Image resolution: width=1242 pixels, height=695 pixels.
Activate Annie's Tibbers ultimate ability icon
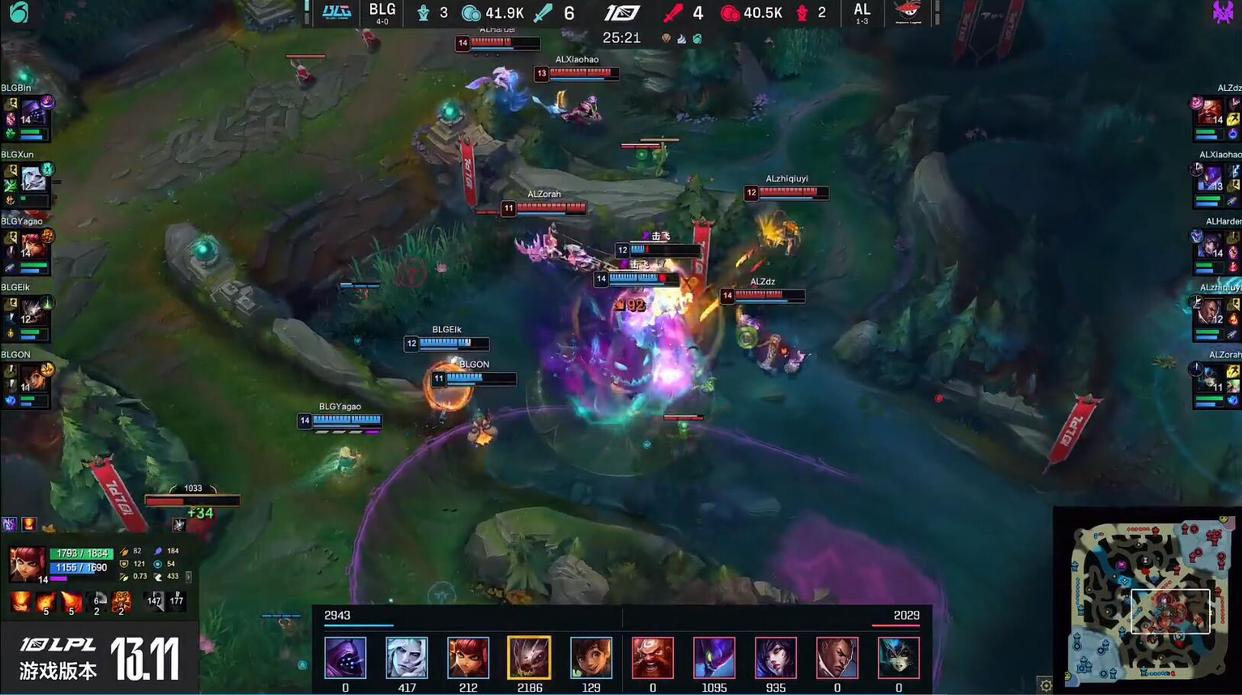click(121, 602)
